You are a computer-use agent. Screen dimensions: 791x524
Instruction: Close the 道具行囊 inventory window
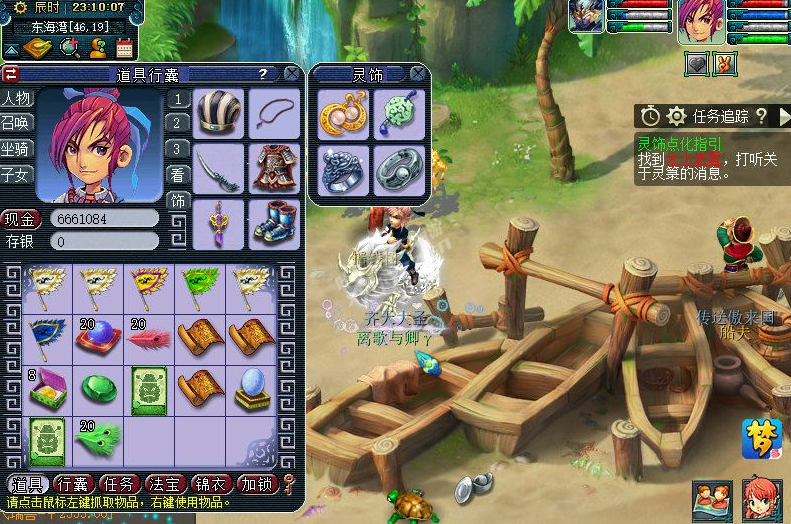coord(291,74)
